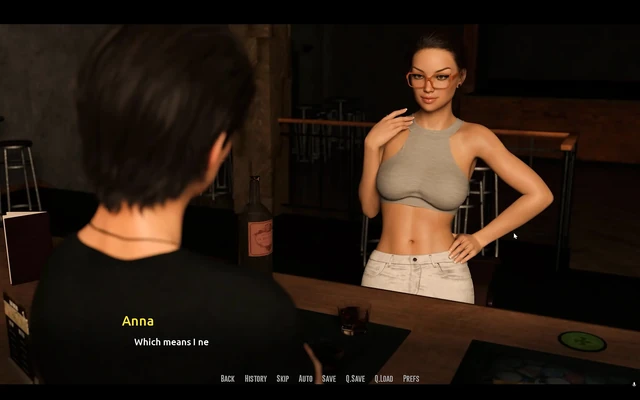Quick save with Q.Save
640x400 pixels.
pyautogui.click(x=355, y=379)
